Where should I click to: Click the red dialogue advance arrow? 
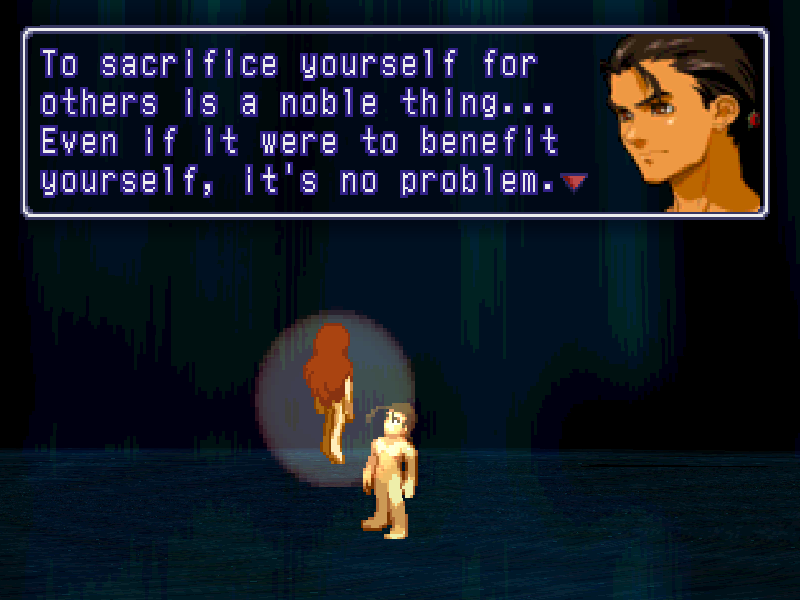tap(573, 182)
